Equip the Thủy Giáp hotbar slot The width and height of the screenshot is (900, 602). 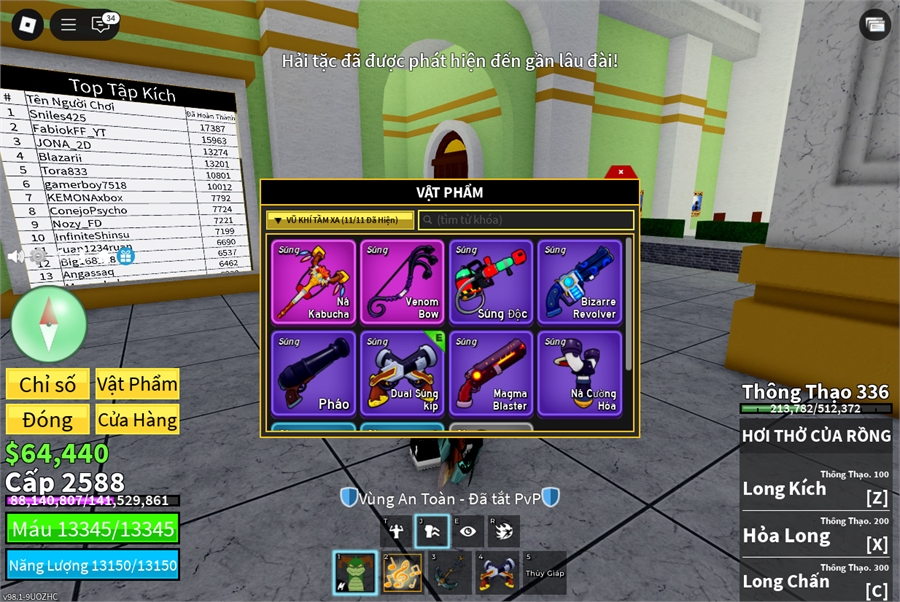click(x=544, y=573)
